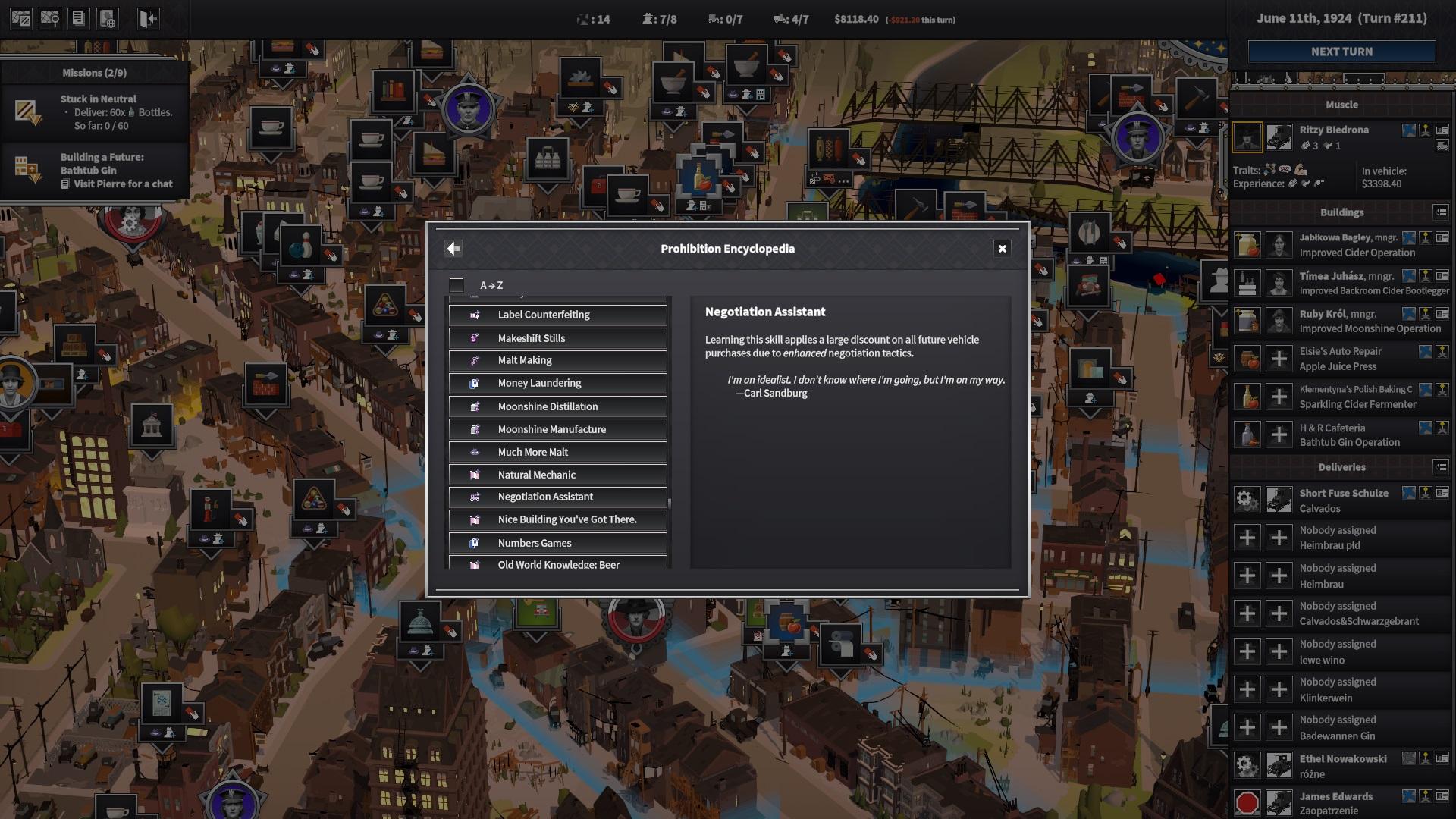Image resolution: width=1456 pixels, height=819 pixels.
Task: Select the Natural Mechanic entry
Action: coord(557,475)
